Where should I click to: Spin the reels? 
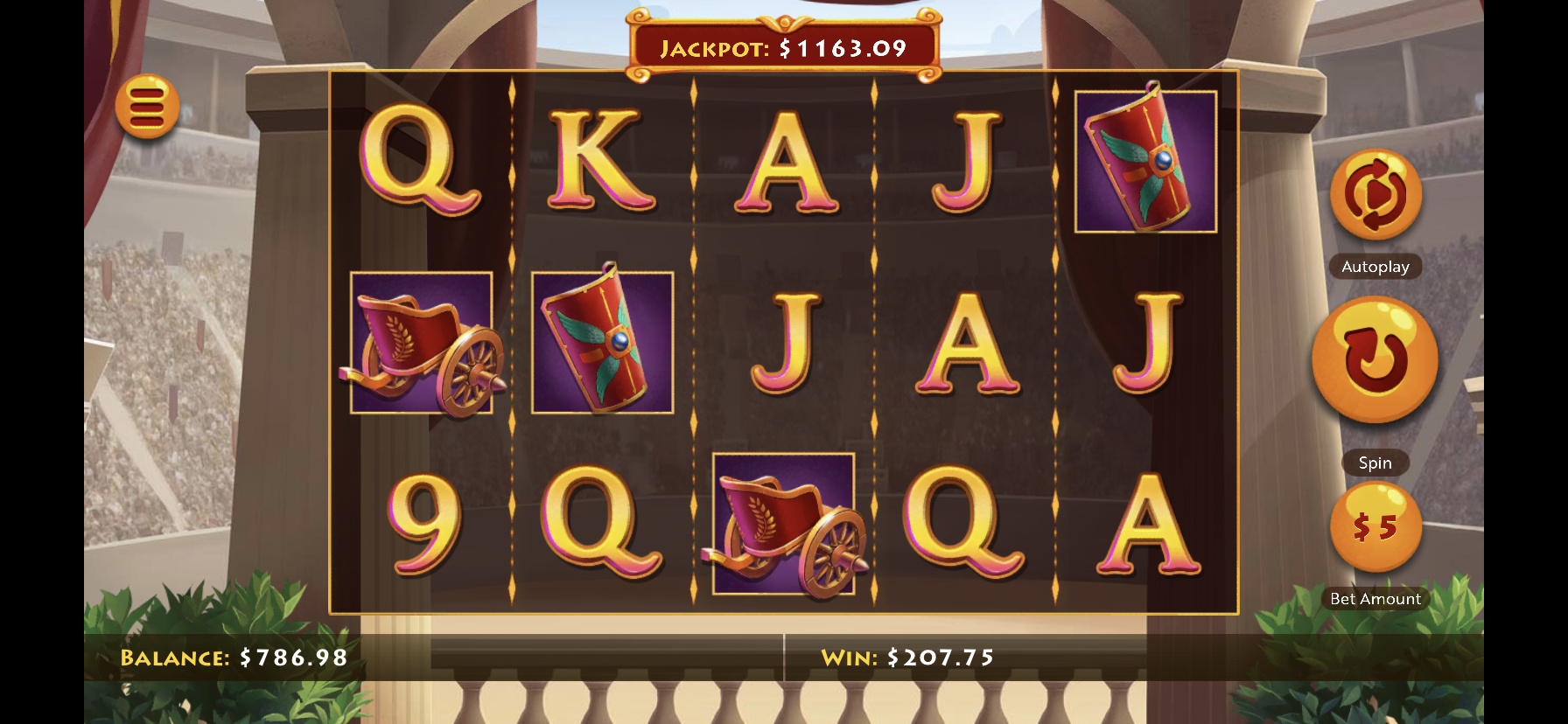(x=1375, y=359)
